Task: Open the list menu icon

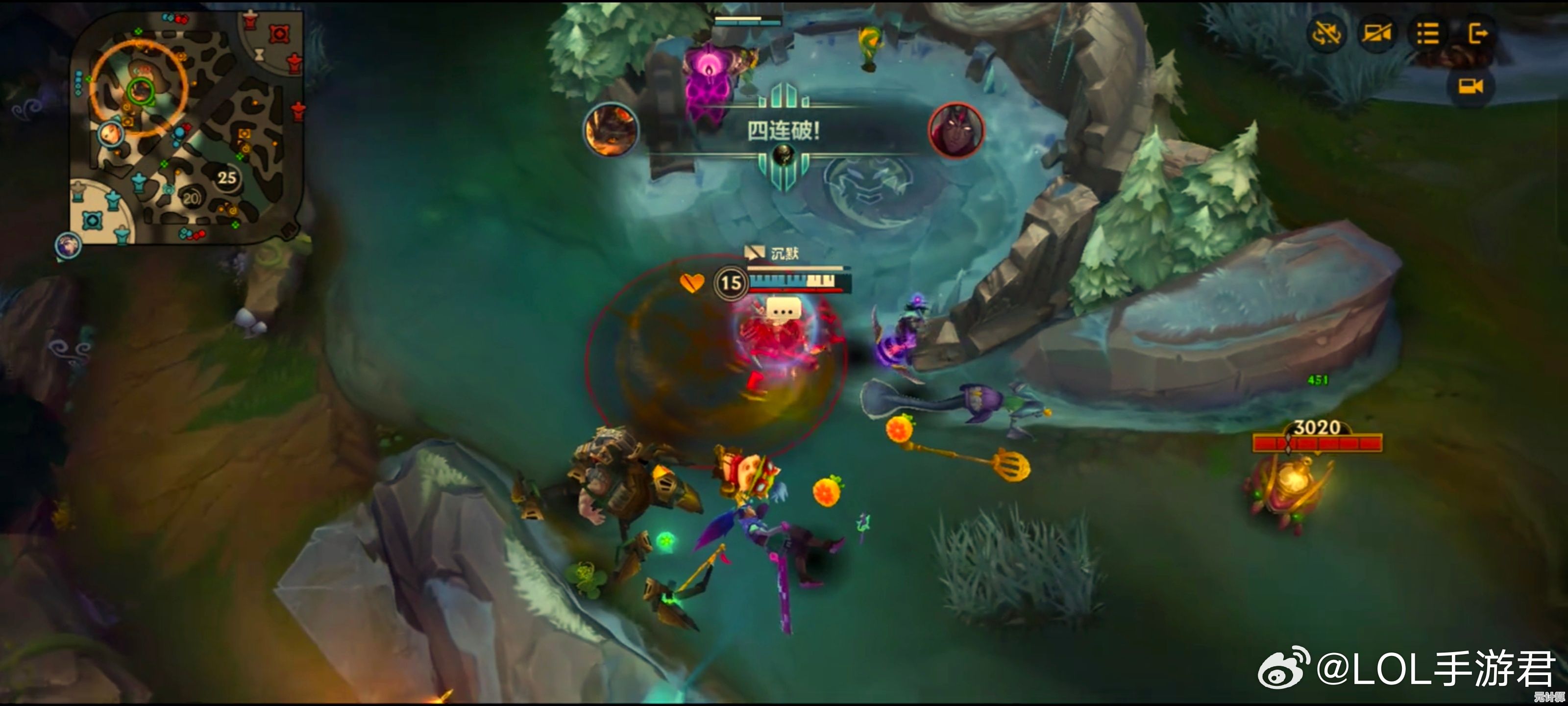Action: [1427, 33]
